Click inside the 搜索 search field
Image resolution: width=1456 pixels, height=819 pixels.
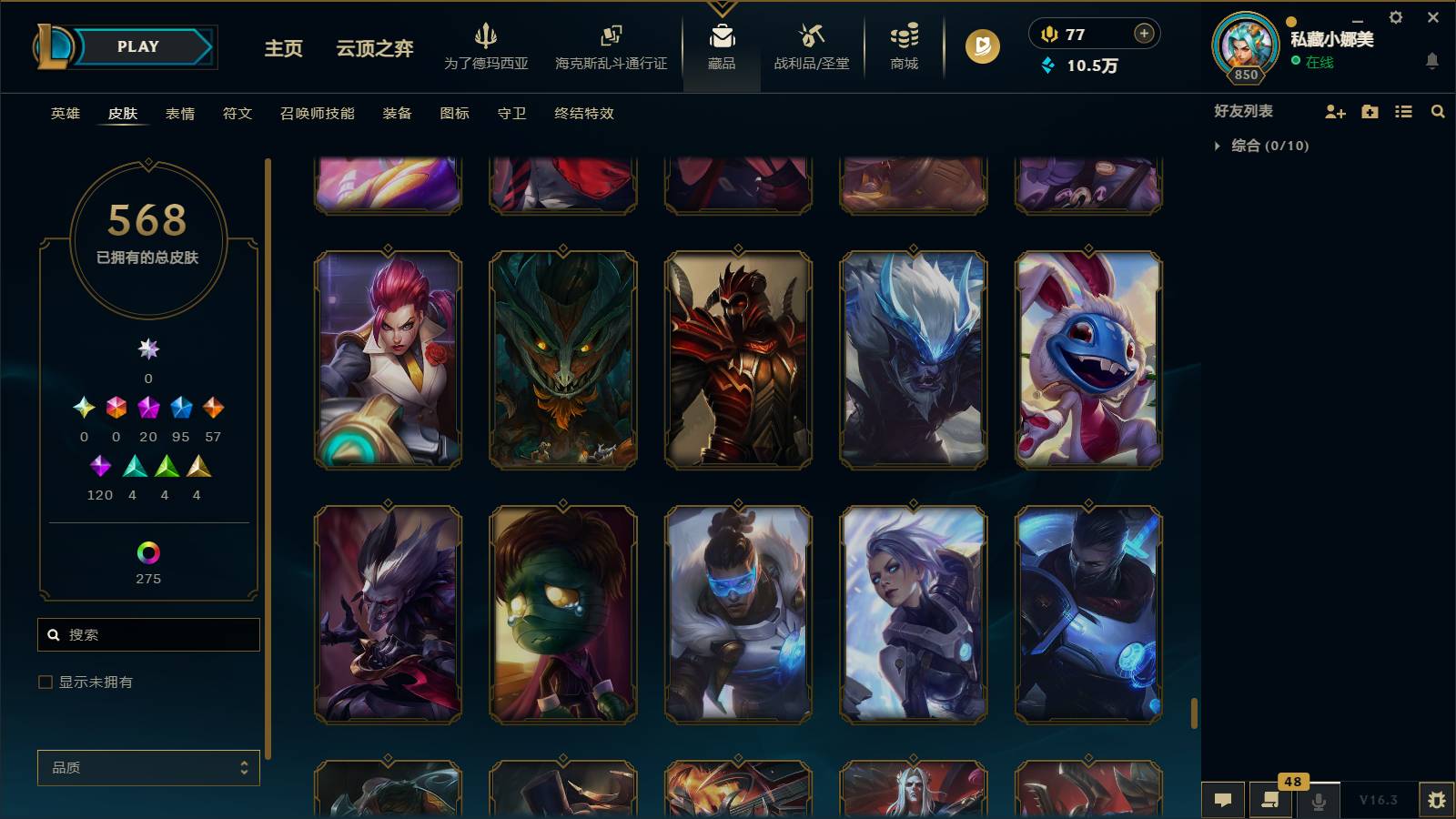click(147, 634)
